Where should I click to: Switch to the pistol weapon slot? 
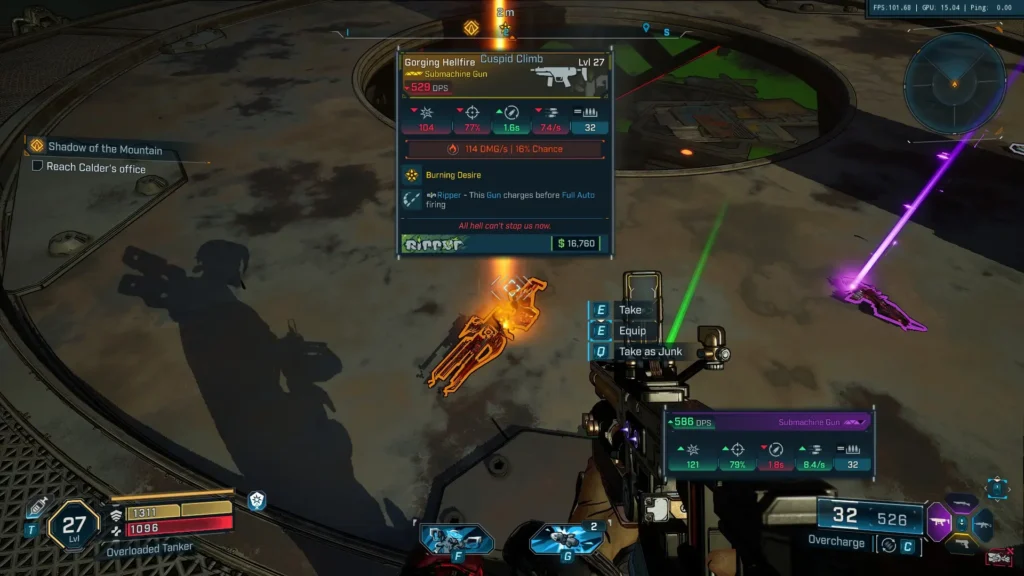coord(961,544)
